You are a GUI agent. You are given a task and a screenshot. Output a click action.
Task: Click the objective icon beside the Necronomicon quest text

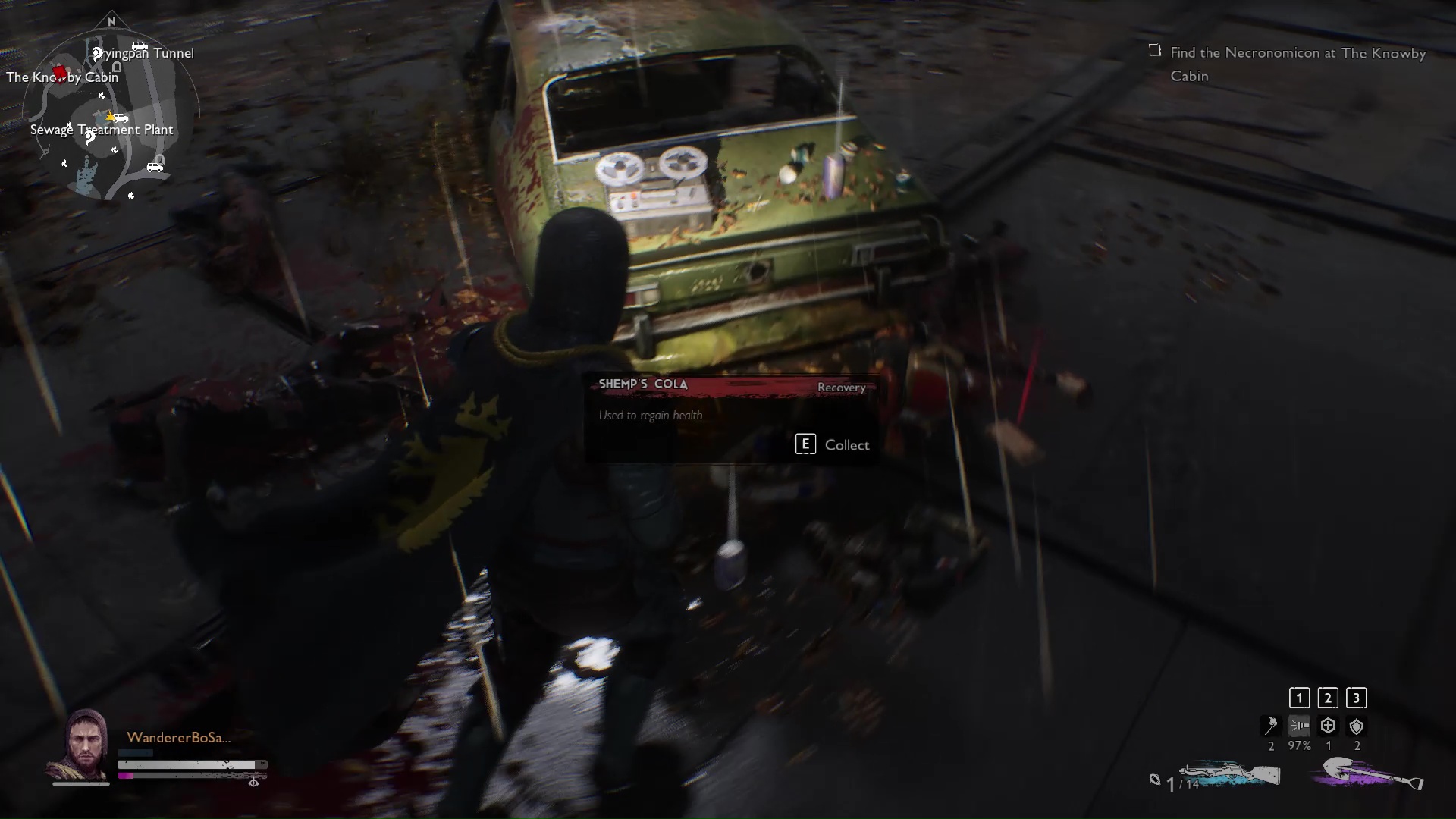coord(1155,50)
